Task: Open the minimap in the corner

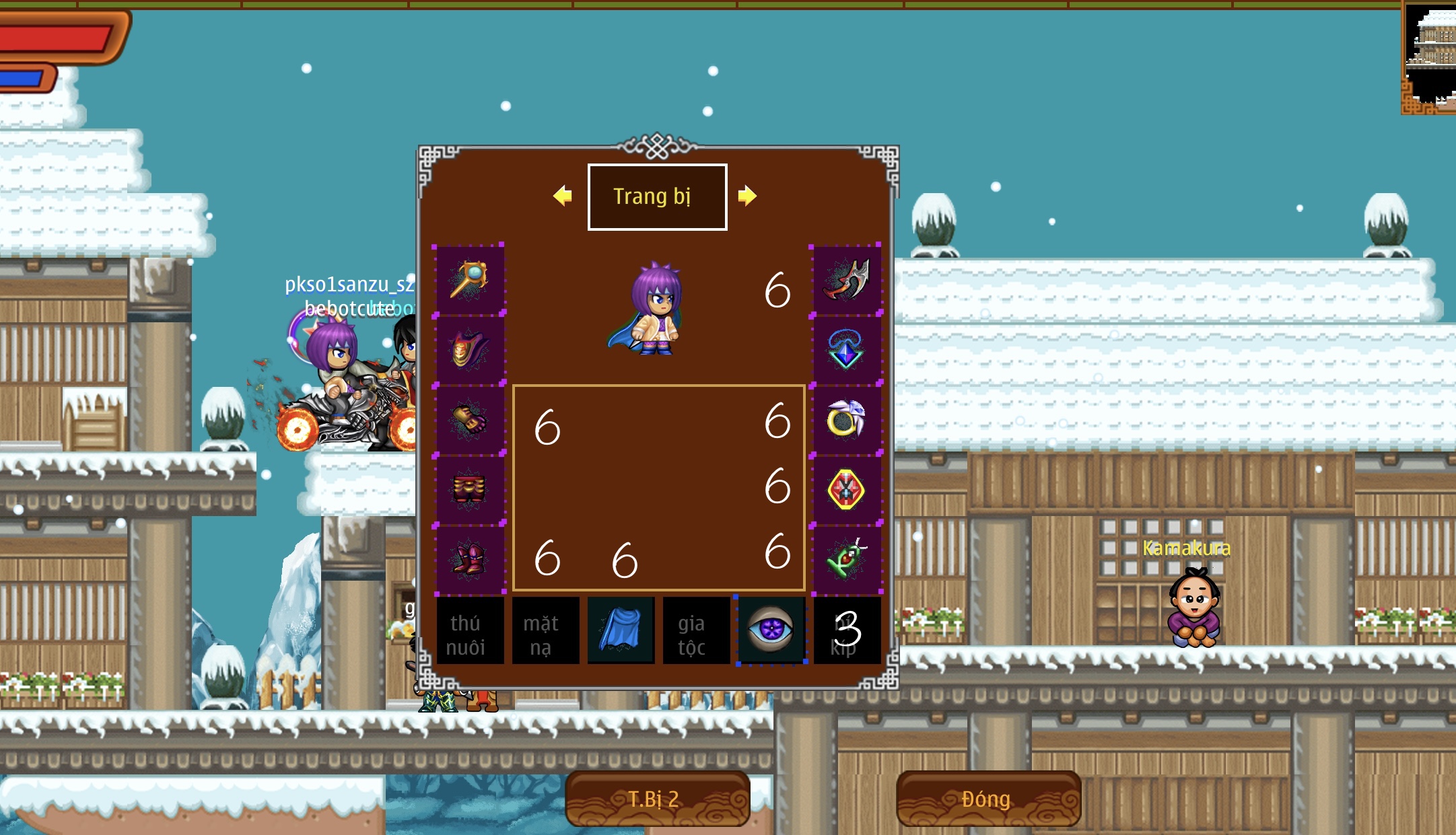Action: tap(1430, 57)
